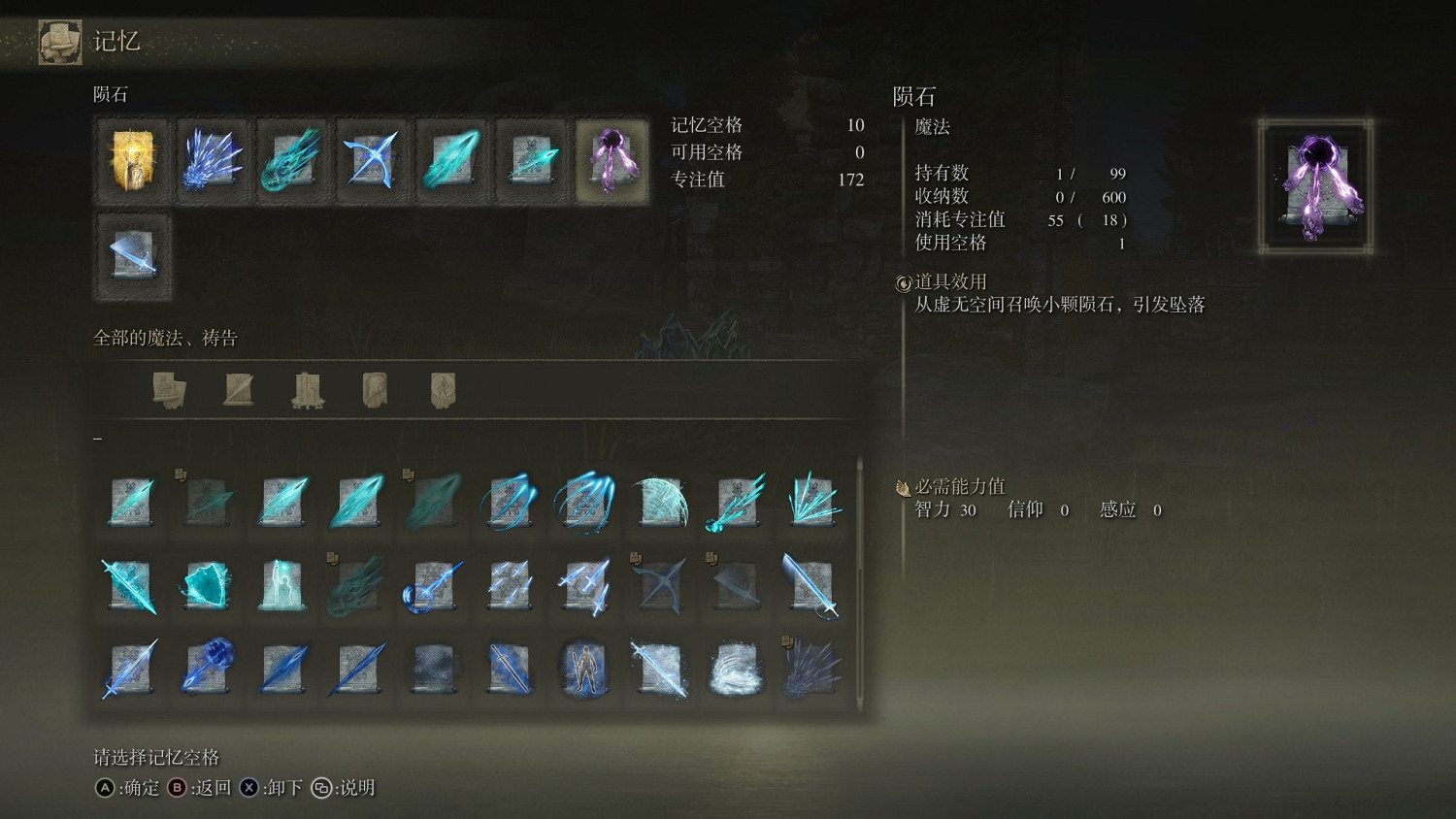Select the blue bow sorcery in the second spell row
This screenshot has width=1456, height=819.
(658, 582)
